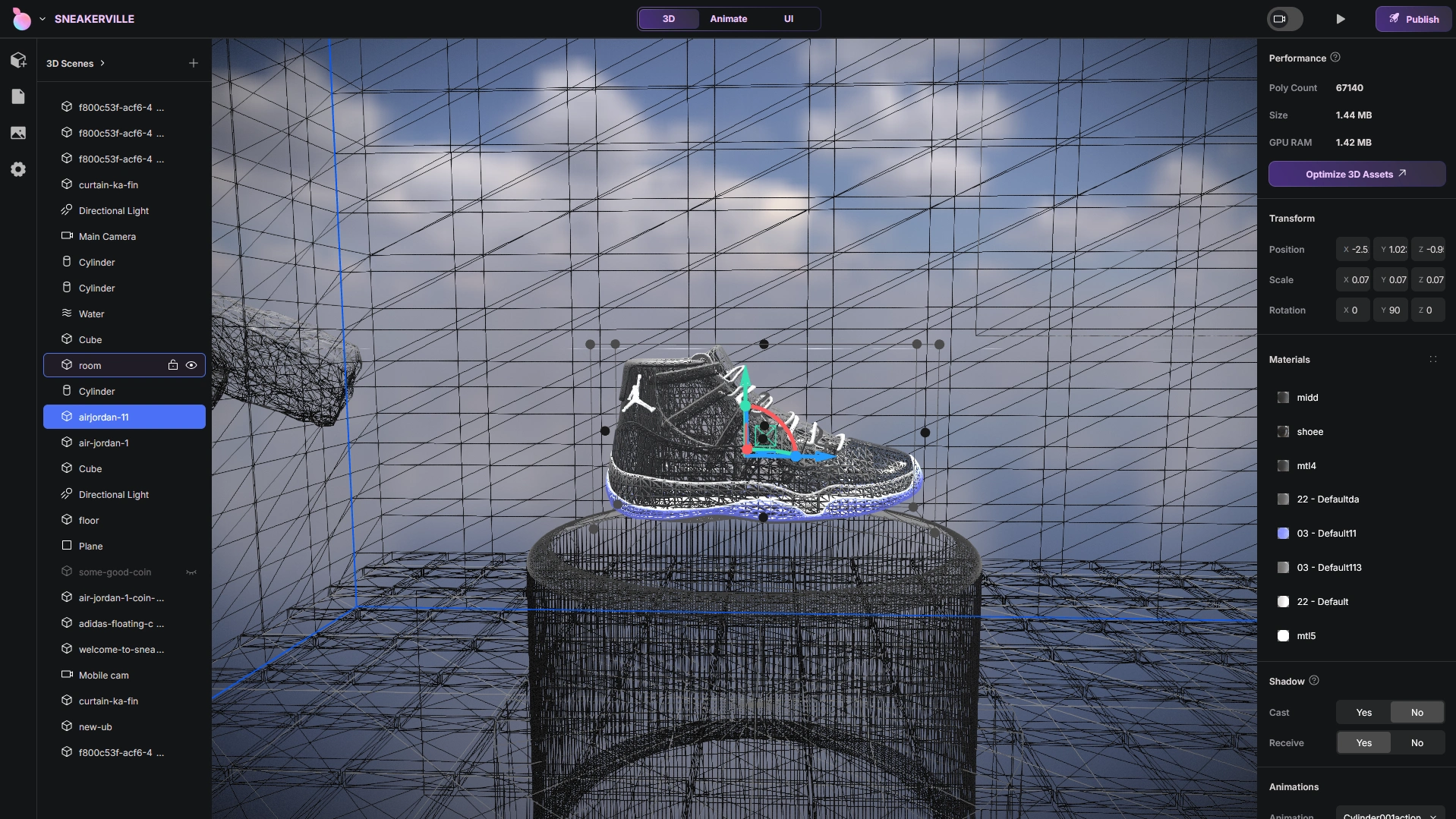Click the Y rotation input field
This screenshot has width=1456, height=819.
1390,310
